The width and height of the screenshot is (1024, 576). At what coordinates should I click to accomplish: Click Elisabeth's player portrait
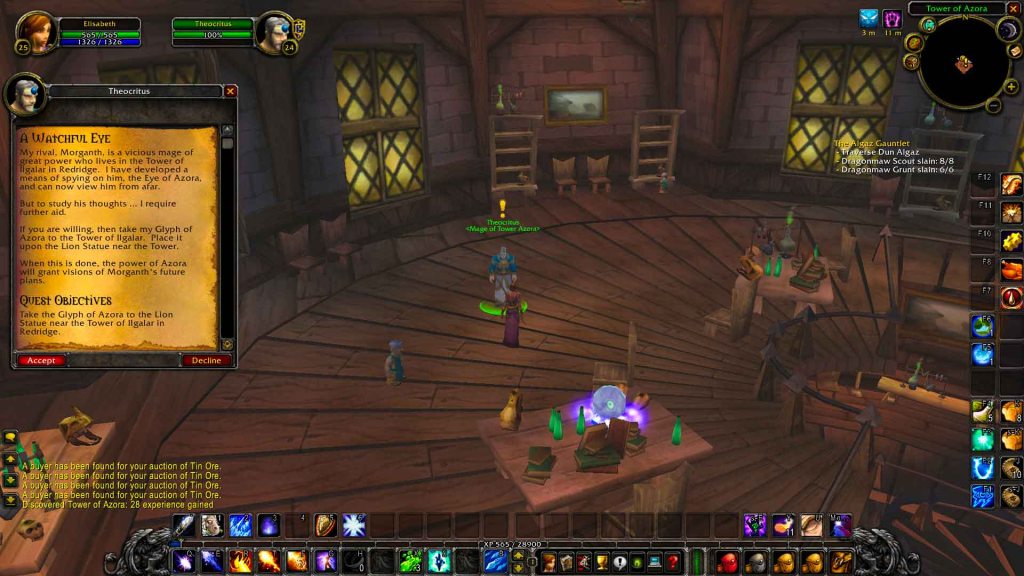(x=36, y=32)
